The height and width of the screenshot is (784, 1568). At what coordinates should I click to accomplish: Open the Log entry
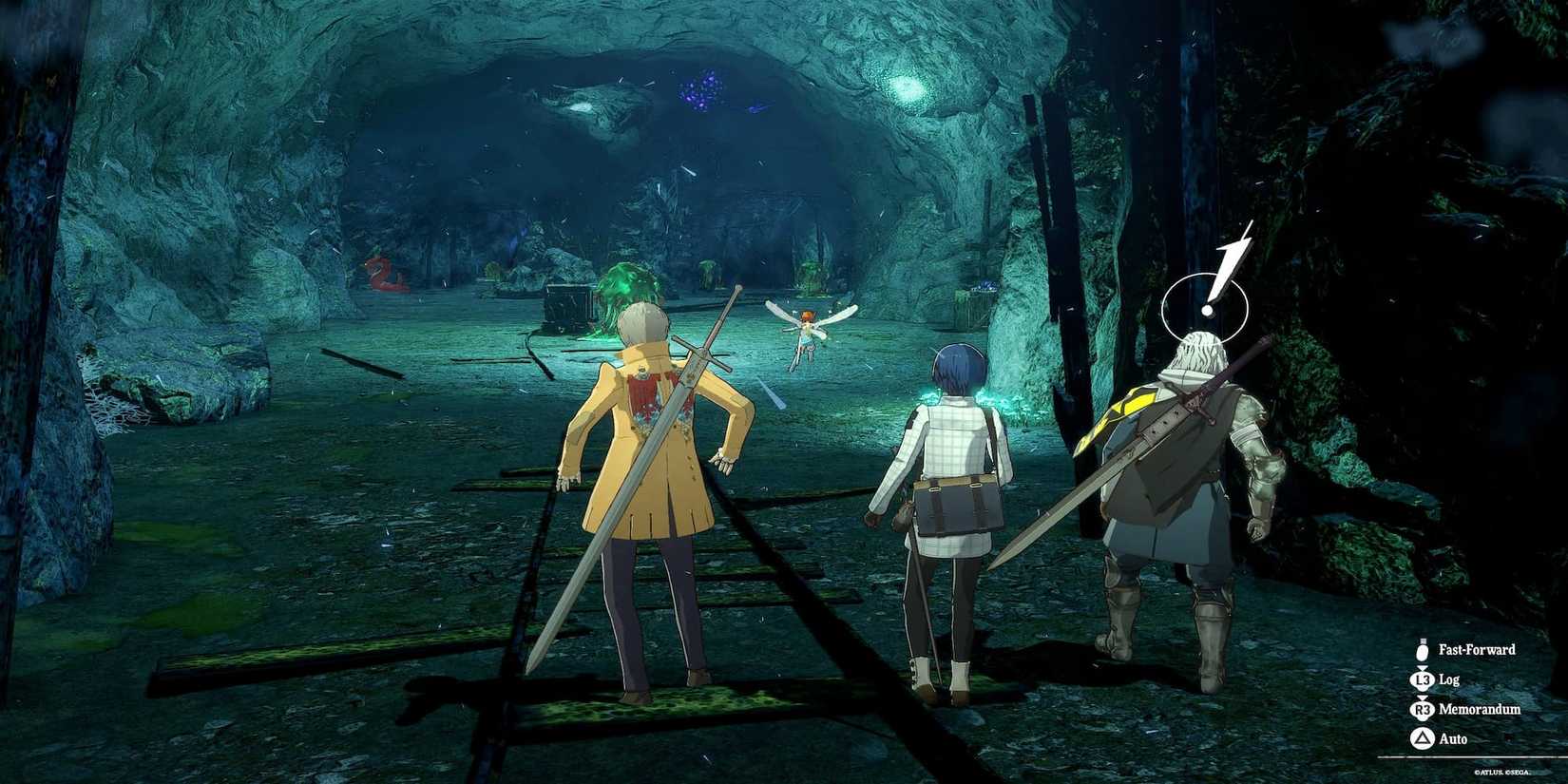(1447, 679)
